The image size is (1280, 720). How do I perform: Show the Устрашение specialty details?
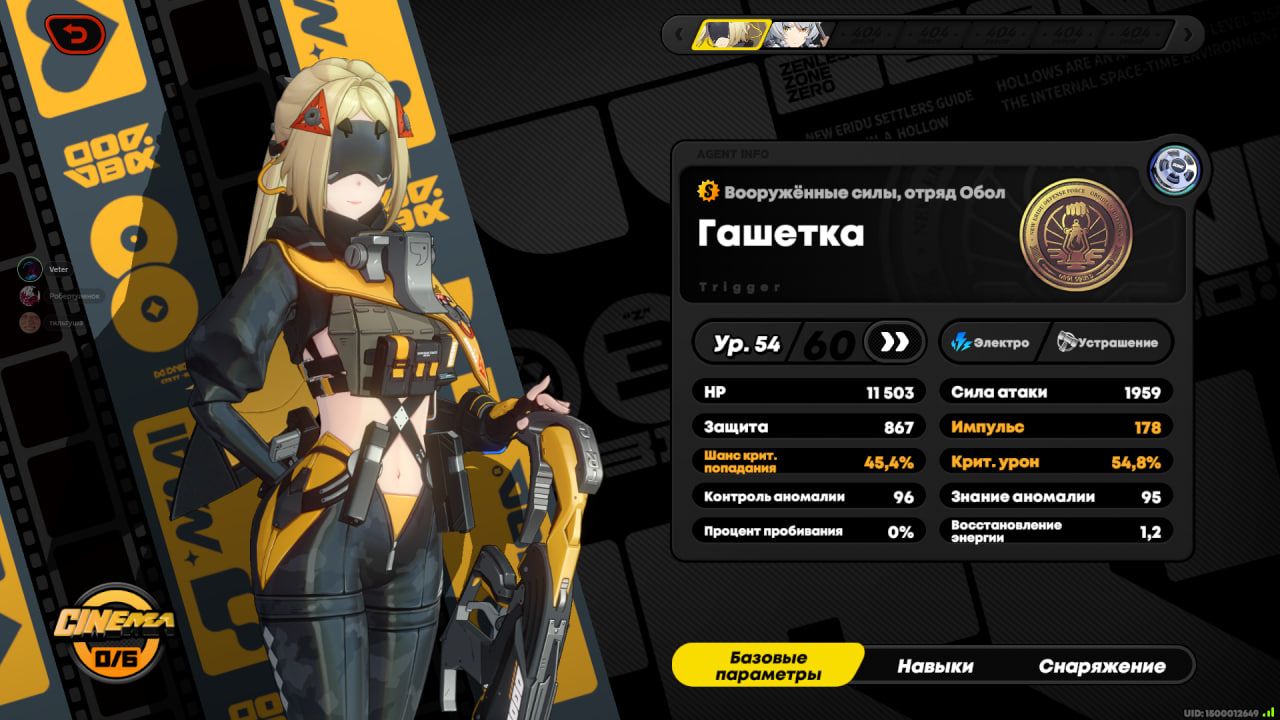[1108, 343]
